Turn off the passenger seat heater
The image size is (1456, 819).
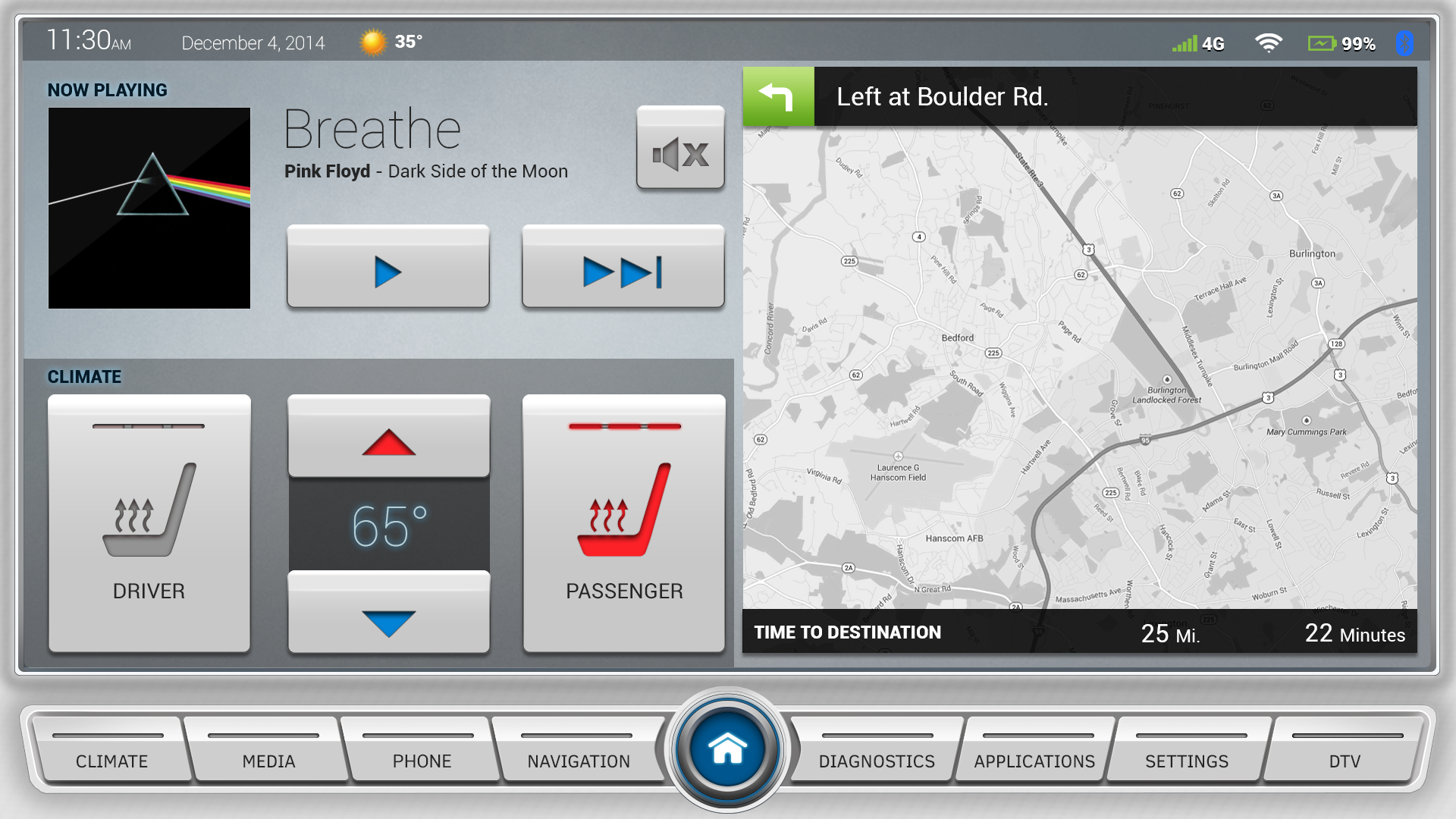point(623,522)
